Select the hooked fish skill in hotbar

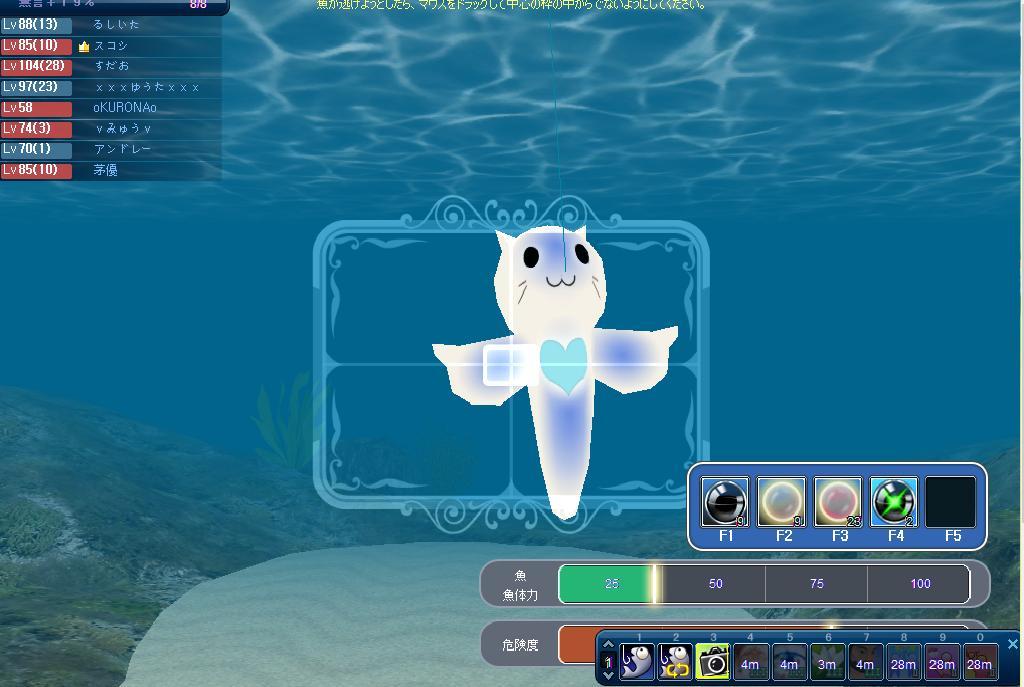tap(637, 662)
